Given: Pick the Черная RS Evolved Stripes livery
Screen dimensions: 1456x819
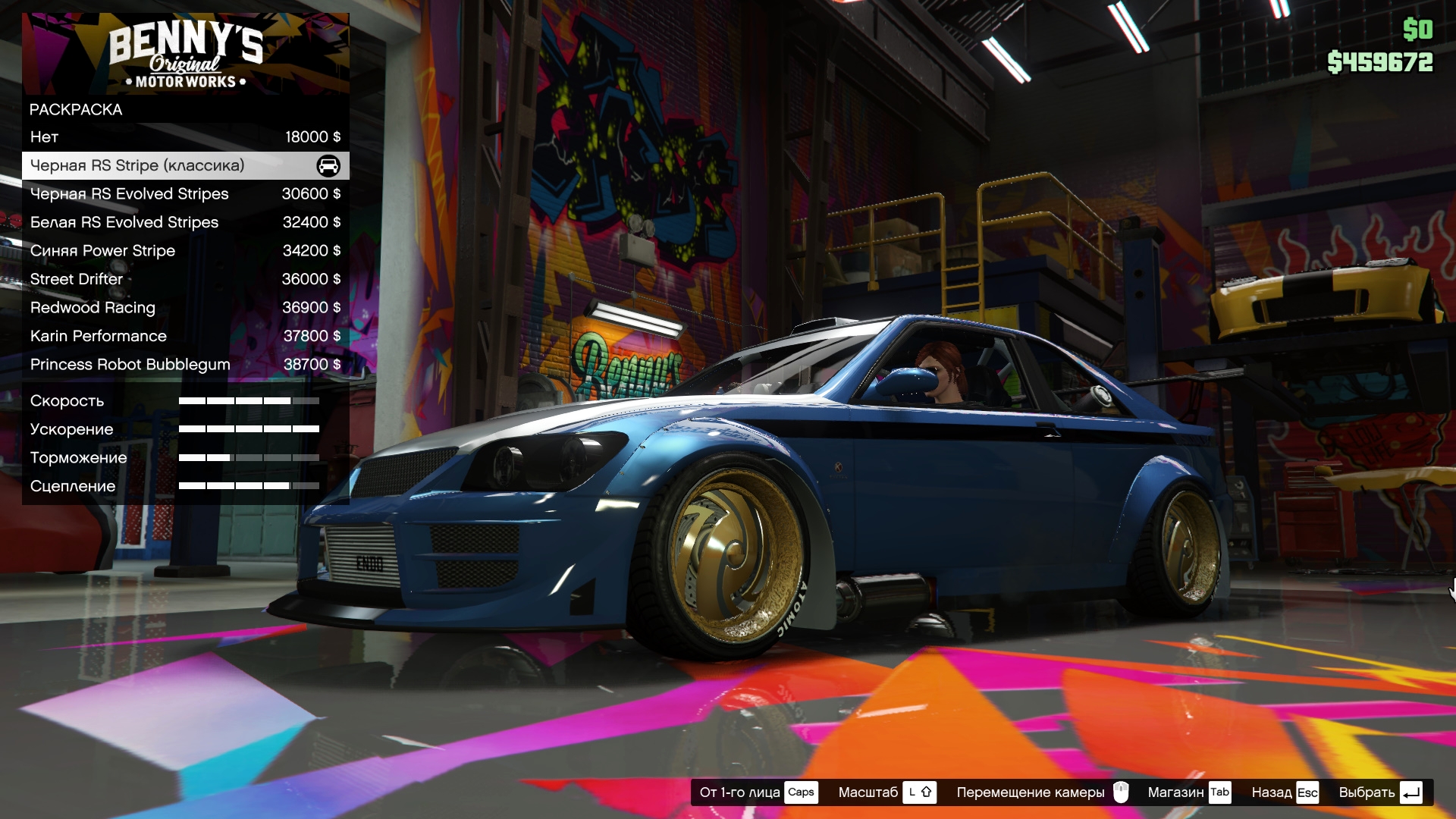Looking at the screenshot, I should pyautogui.click(x=185, y=194).
